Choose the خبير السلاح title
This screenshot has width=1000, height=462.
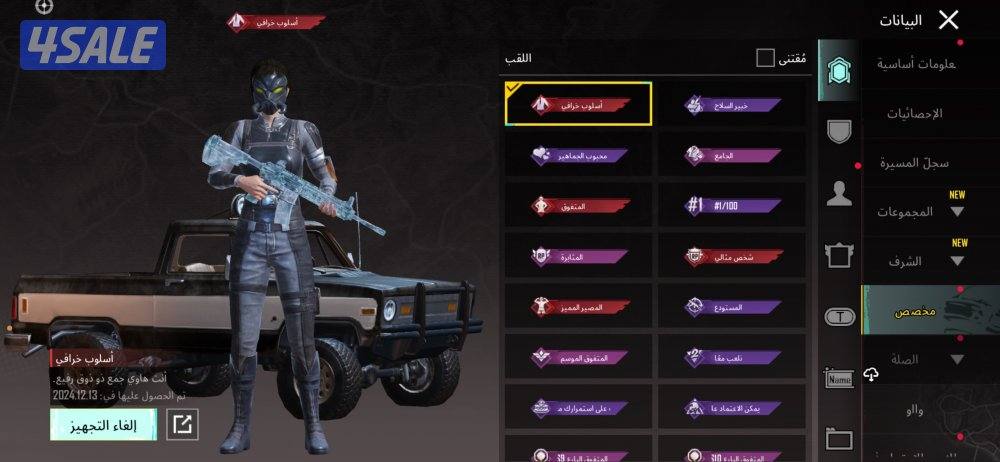click(732, 104)
